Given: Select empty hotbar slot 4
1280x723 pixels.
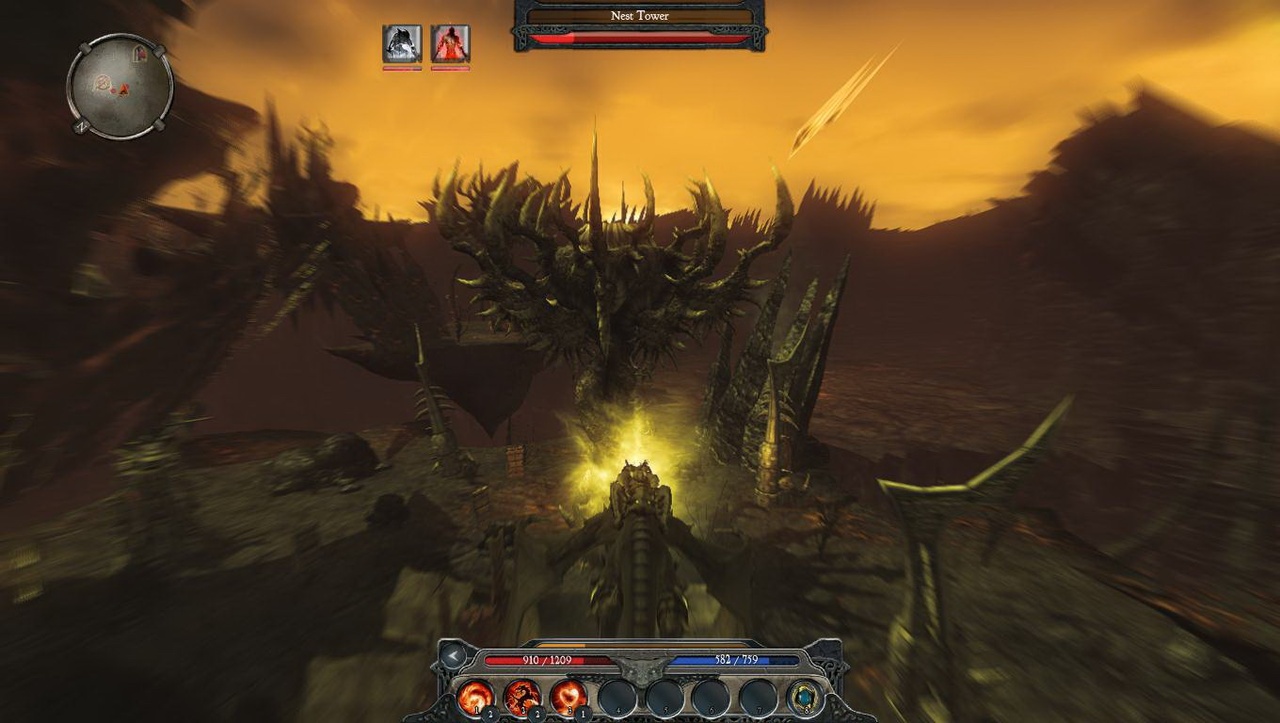Looking at the screenshot, I should (x=619, y=697).
